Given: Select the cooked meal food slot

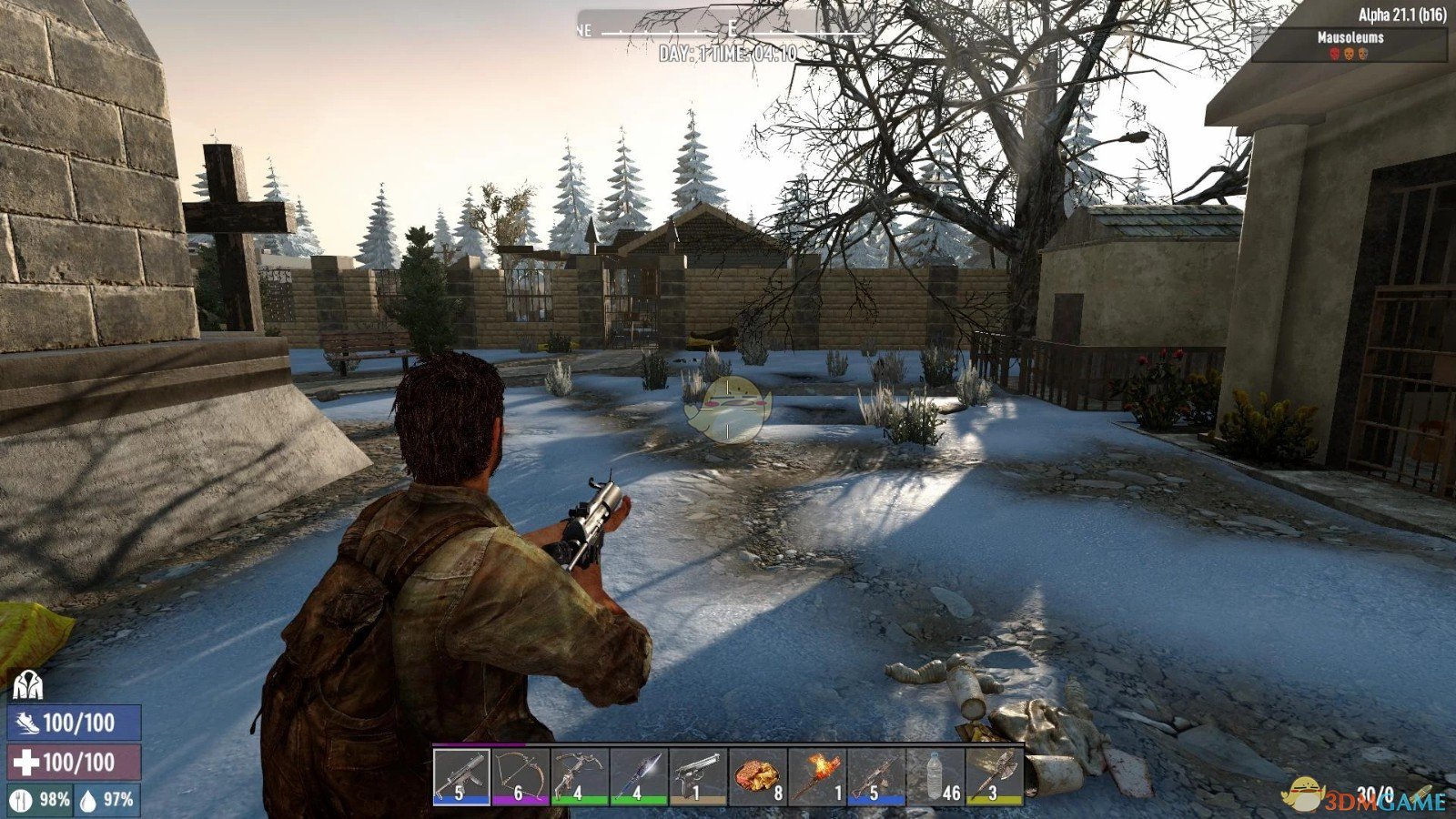Looking at the screenshot, I should [756, 776].
